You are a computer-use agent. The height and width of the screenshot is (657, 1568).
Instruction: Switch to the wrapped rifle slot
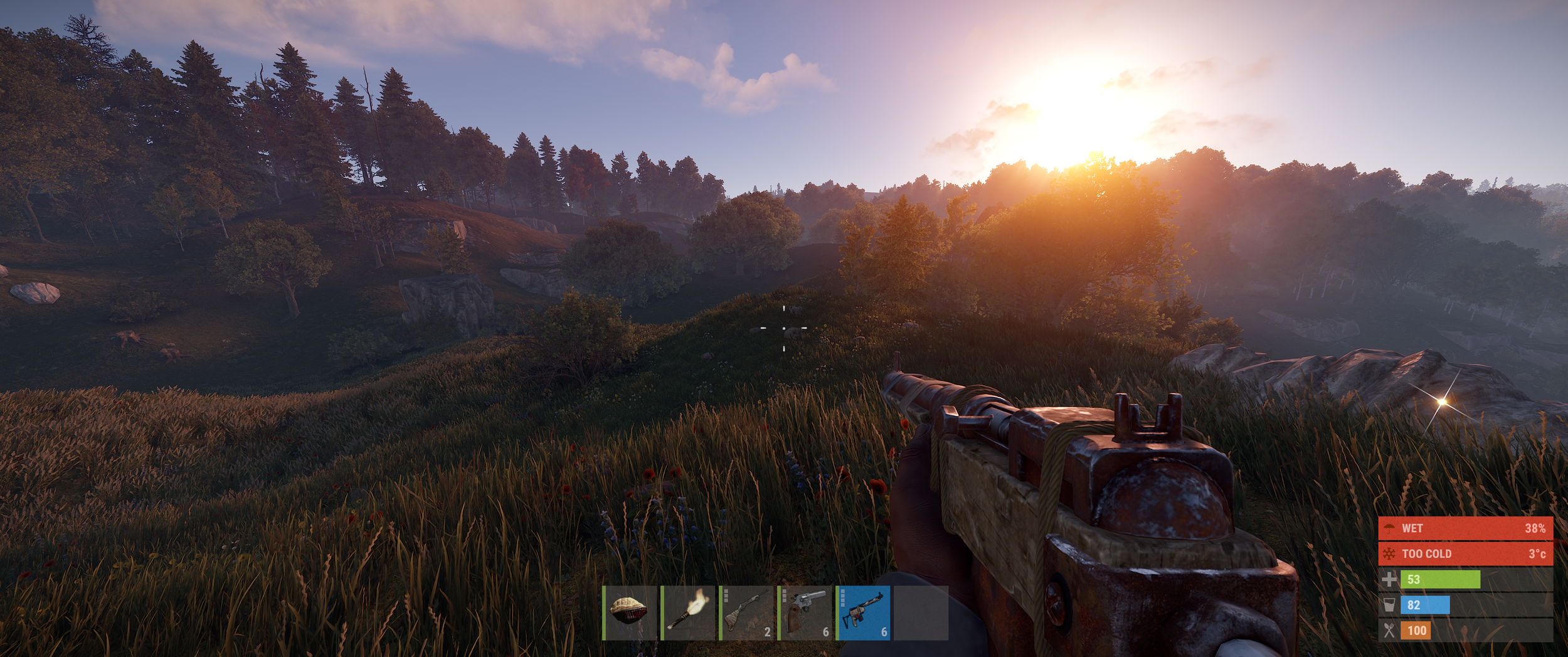point(746,612)
